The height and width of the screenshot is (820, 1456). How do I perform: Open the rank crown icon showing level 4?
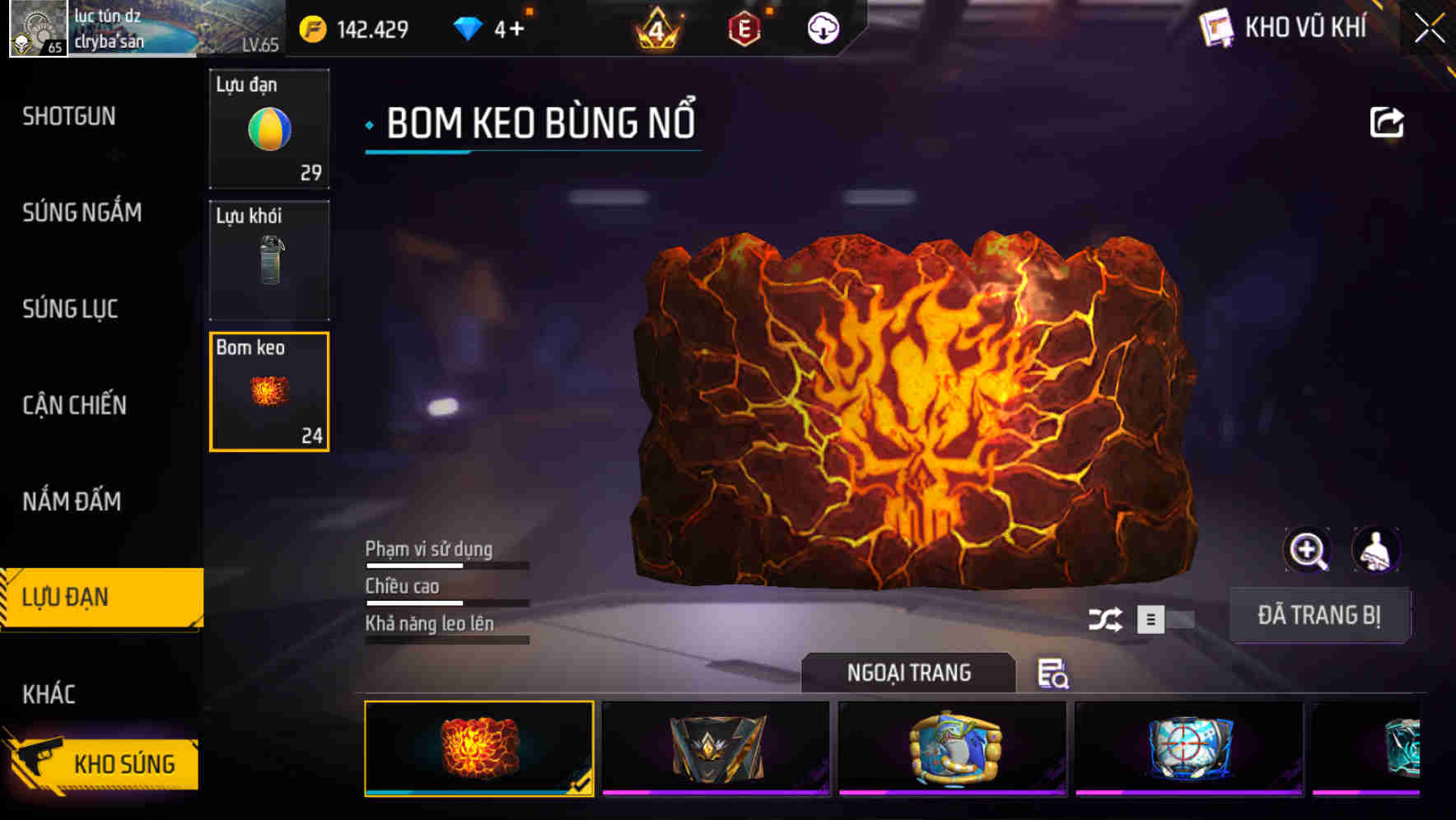655,27
